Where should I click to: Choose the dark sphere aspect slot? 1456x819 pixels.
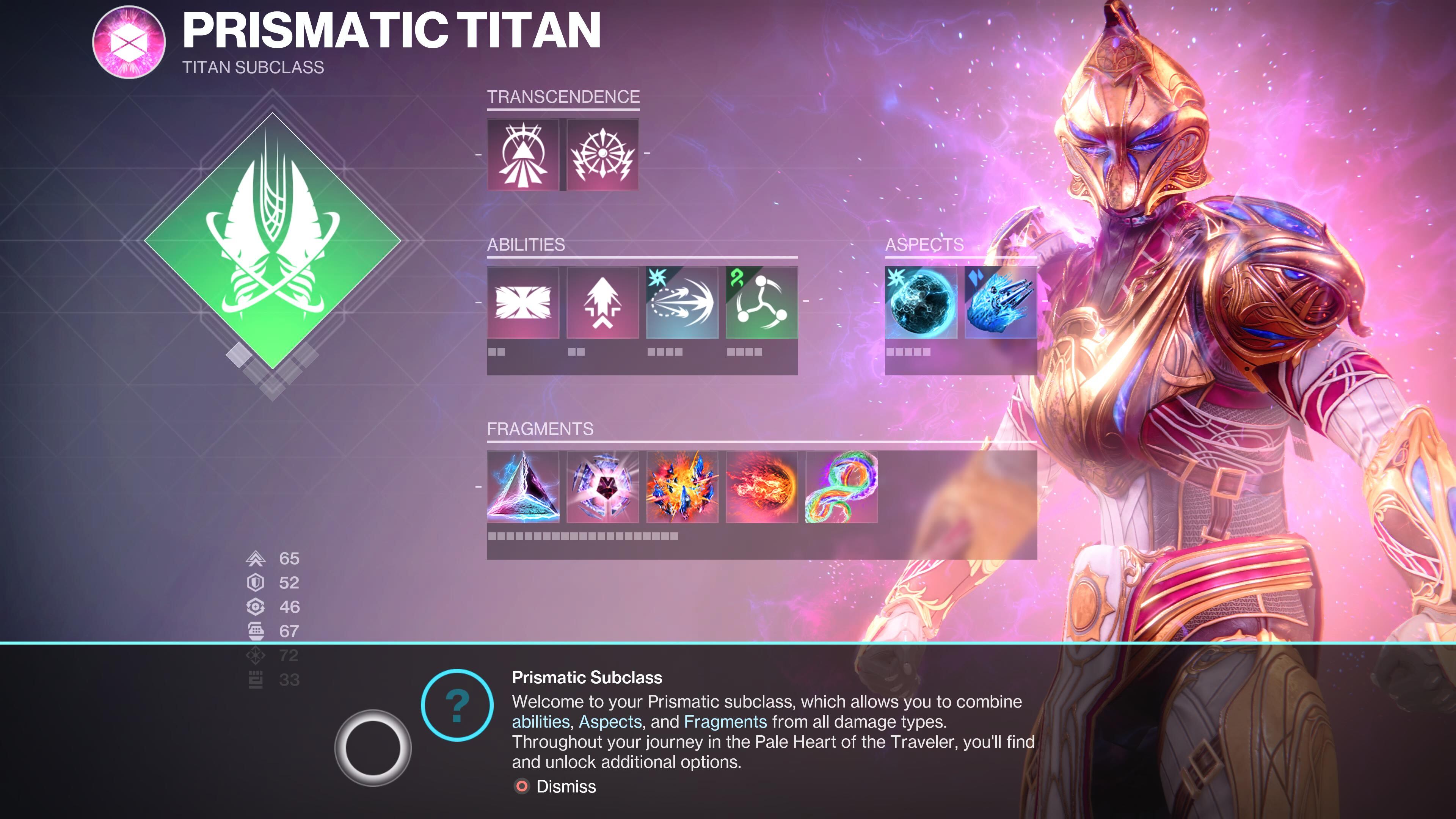click(921, 303)
